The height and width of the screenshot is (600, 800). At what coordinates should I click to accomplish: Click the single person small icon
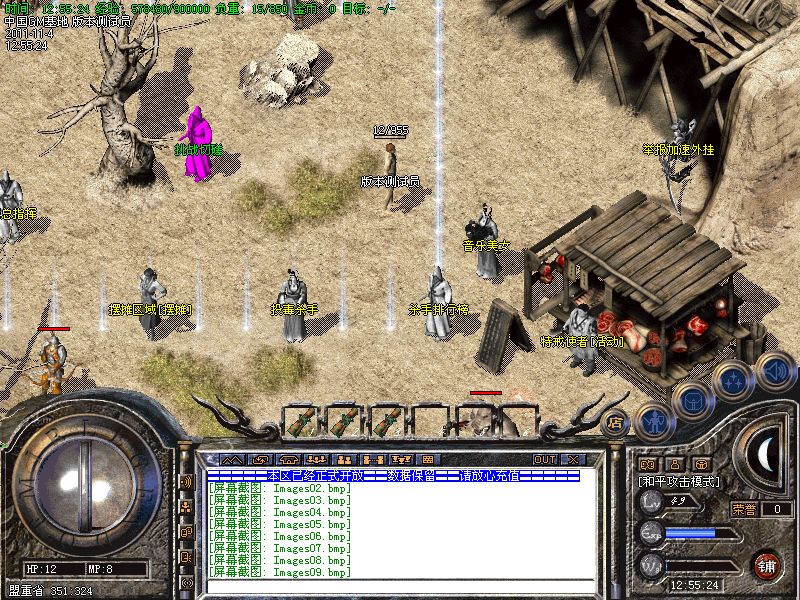click(673, 464)
